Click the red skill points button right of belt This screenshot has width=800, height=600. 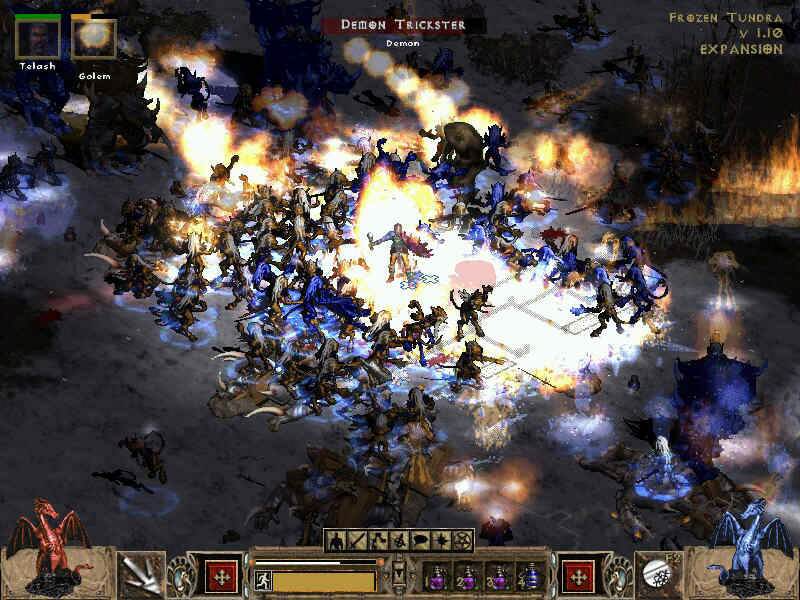pos(579,577)
